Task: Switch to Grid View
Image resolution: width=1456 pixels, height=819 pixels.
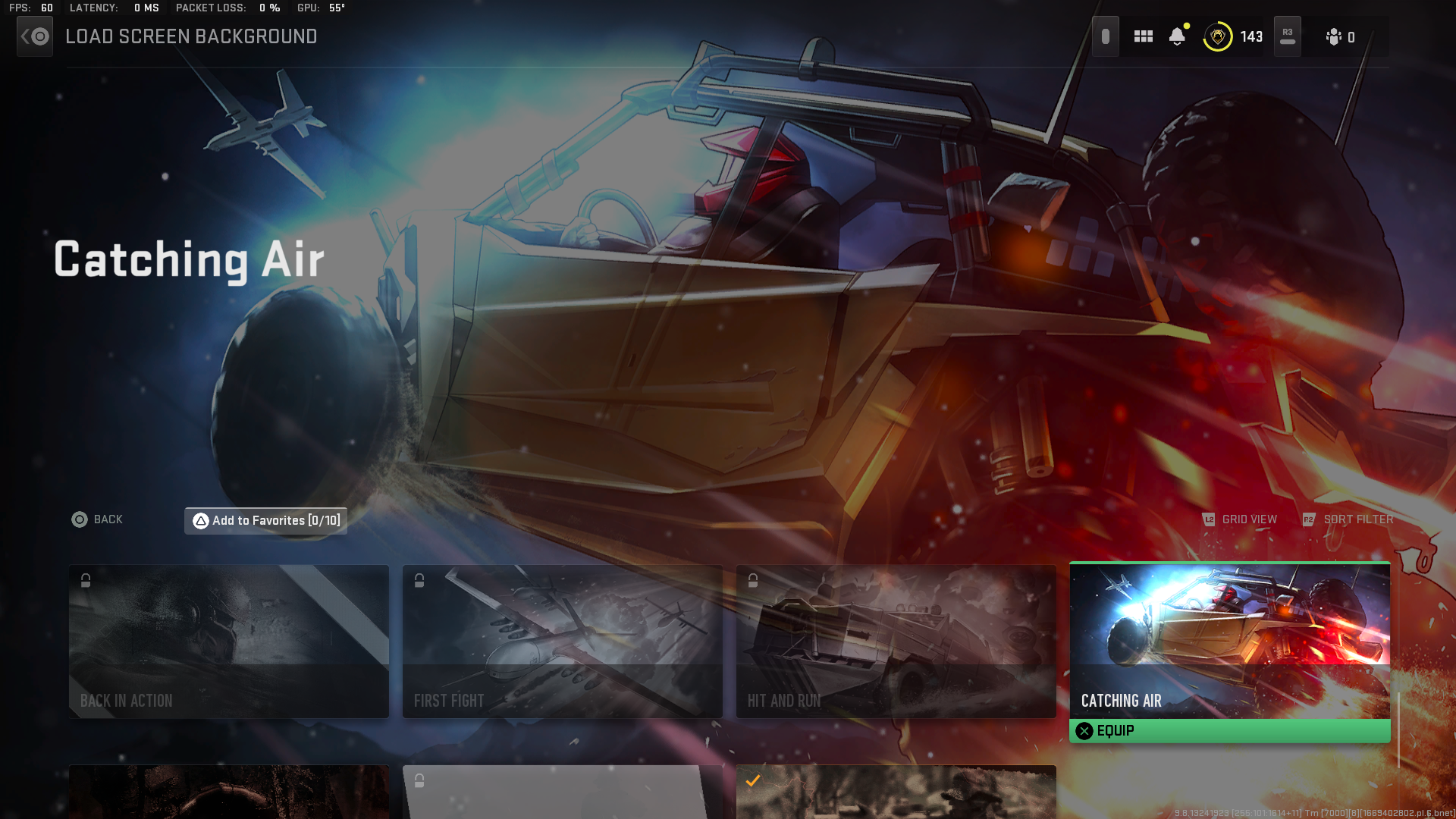Action: click(x=1240, y=519)
